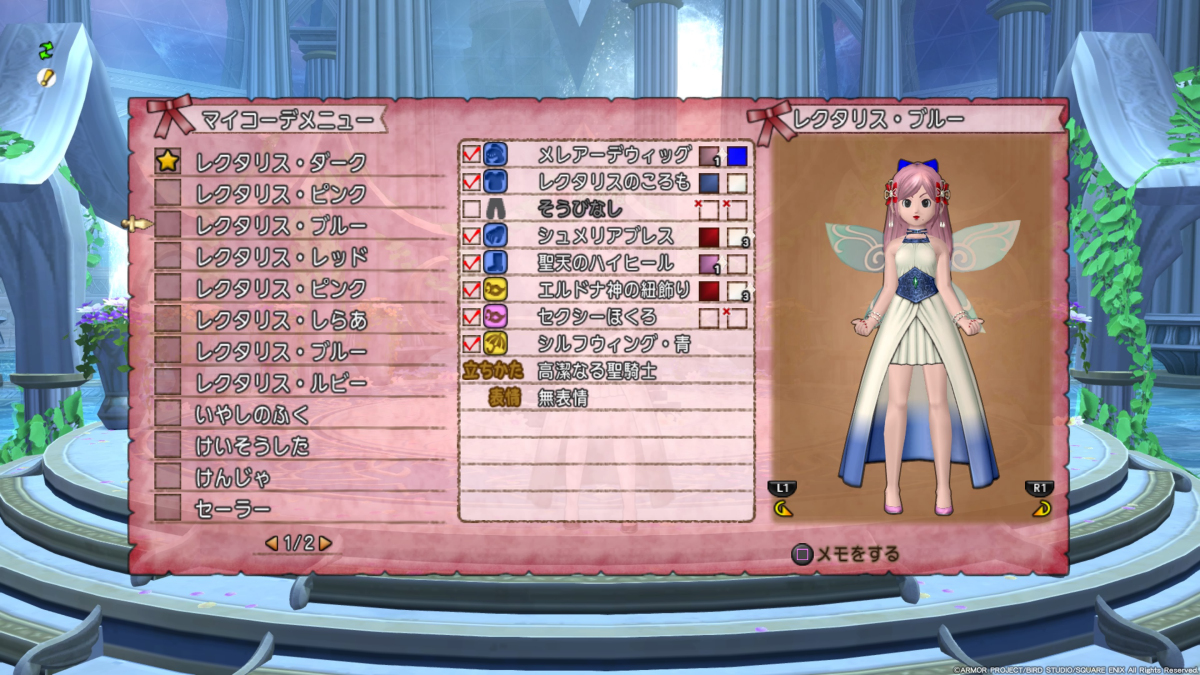Image resolution: width=1200 pixels, height=675 pixels.
Task: Toggle the シルフウィング・青 checkbox
Action: pyautogui.click(x=472, y=344)
